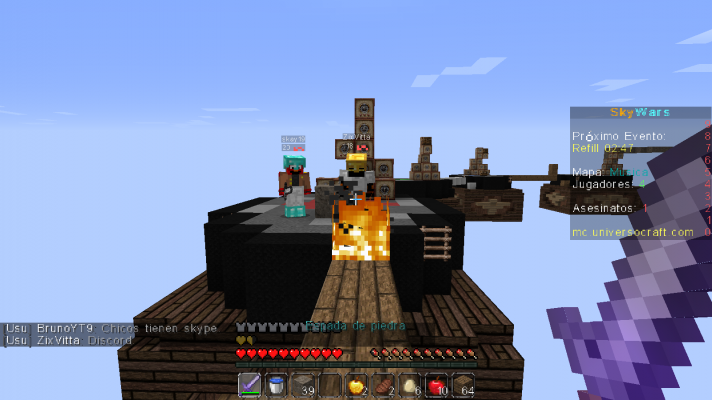Choose the red apple stack

point(437,385)
